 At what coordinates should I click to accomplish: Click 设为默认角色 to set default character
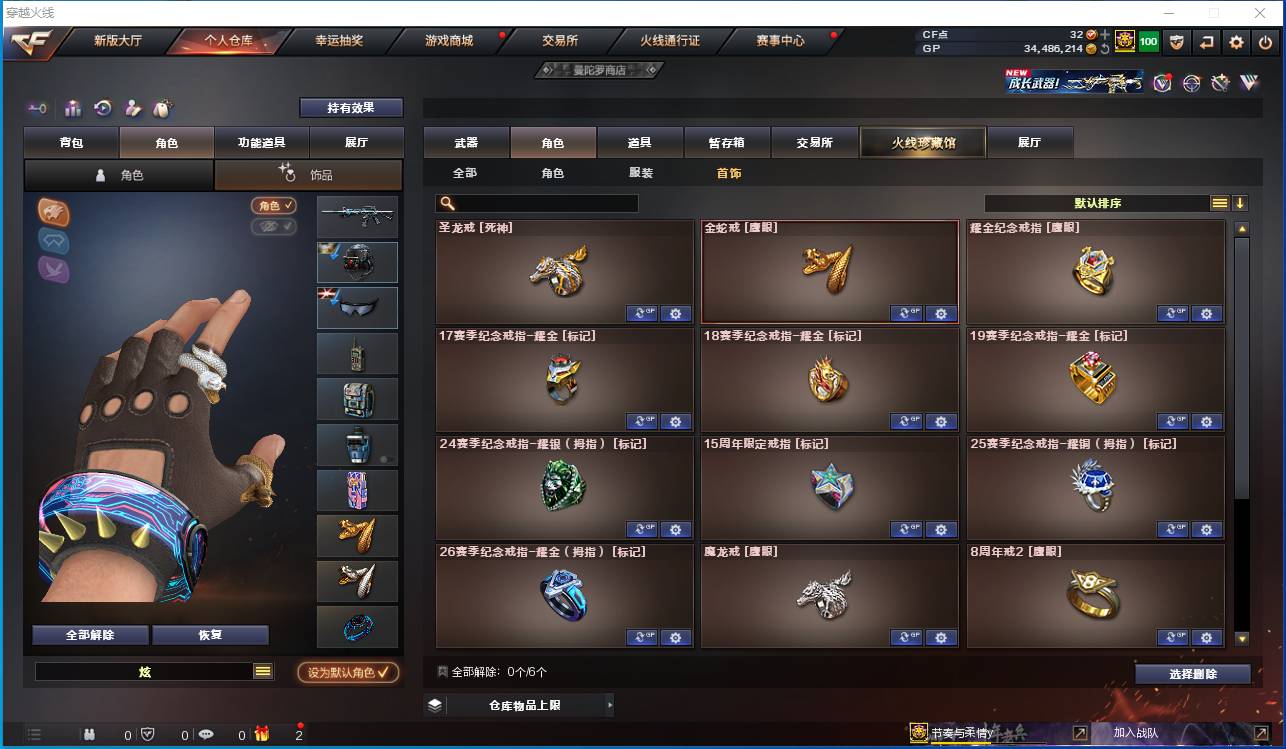coord(349,672)
